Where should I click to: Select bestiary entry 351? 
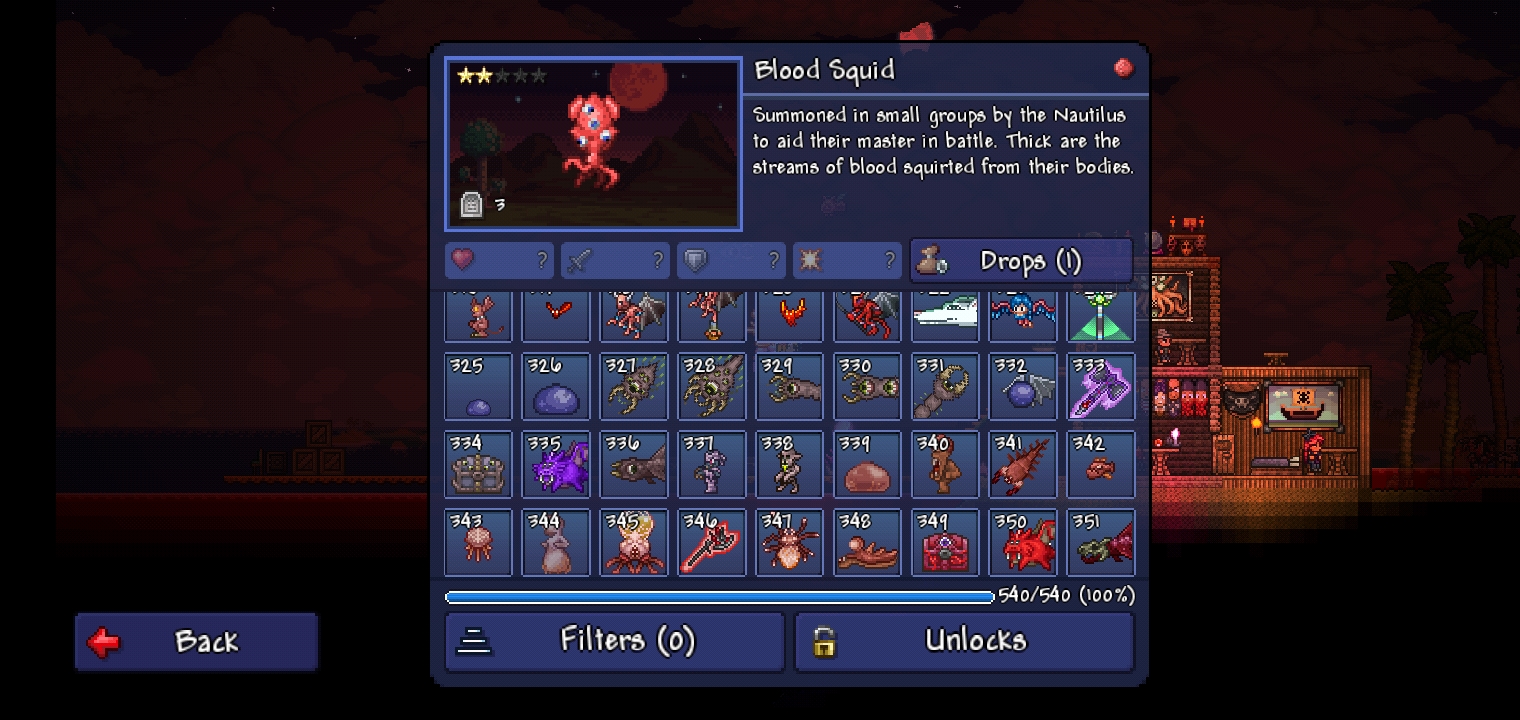pos(1101,542)
